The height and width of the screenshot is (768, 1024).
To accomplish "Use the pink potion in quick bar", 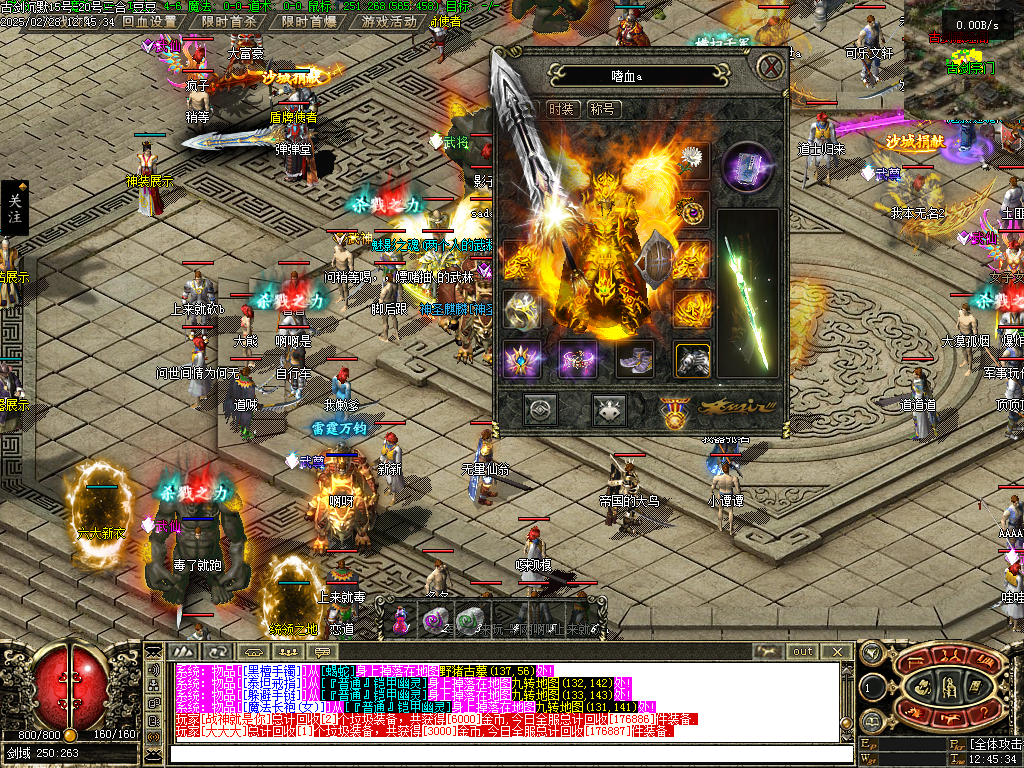I will (x=400, y=620).
